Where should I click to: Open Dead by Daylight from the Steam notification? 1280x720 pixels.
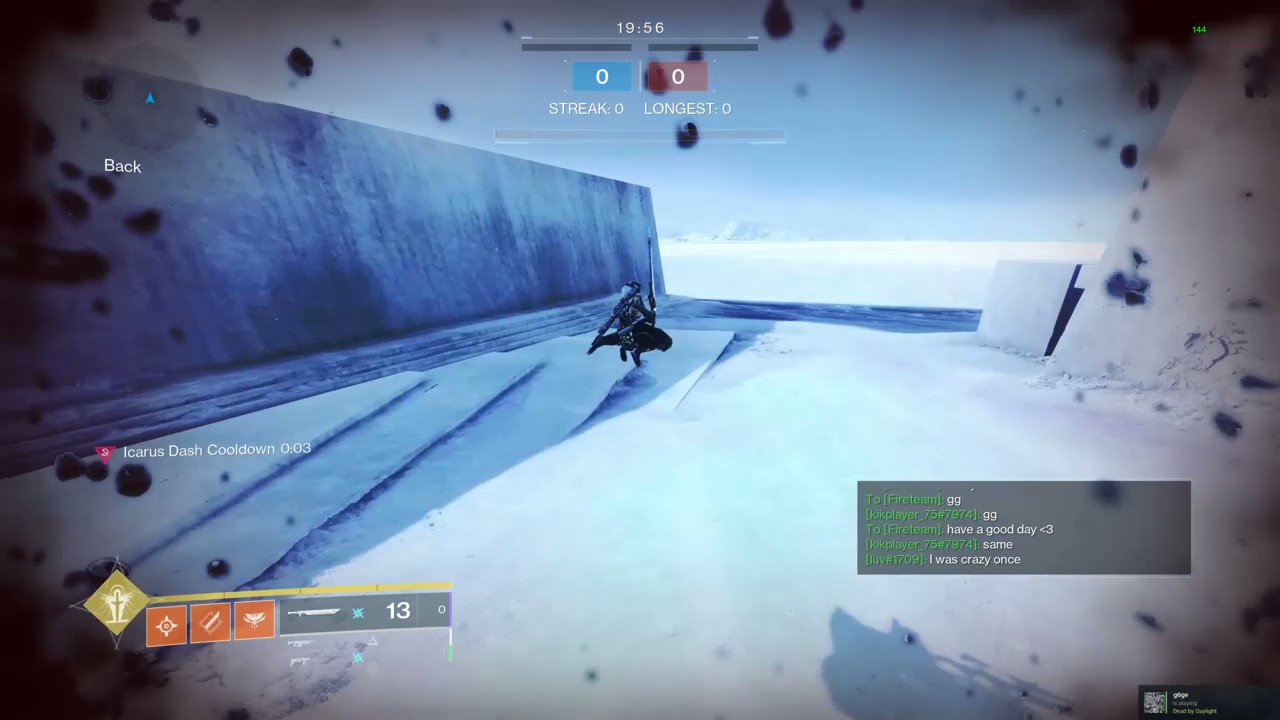click(x=1194, y=711)
